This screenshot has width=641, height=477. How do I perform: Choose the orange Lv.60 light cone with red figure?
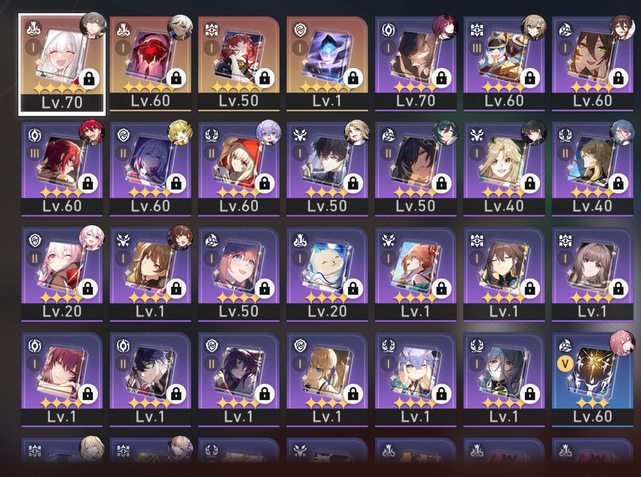click(x=151, y=63)
